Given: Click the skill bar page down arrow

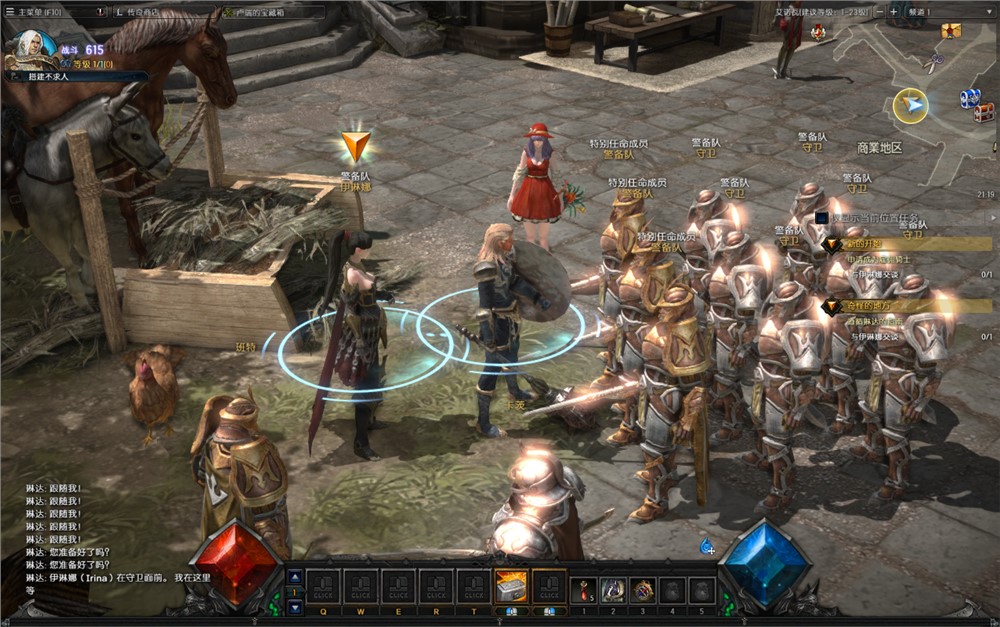Looking at the screenshot, I should click(x=294, y=606).
